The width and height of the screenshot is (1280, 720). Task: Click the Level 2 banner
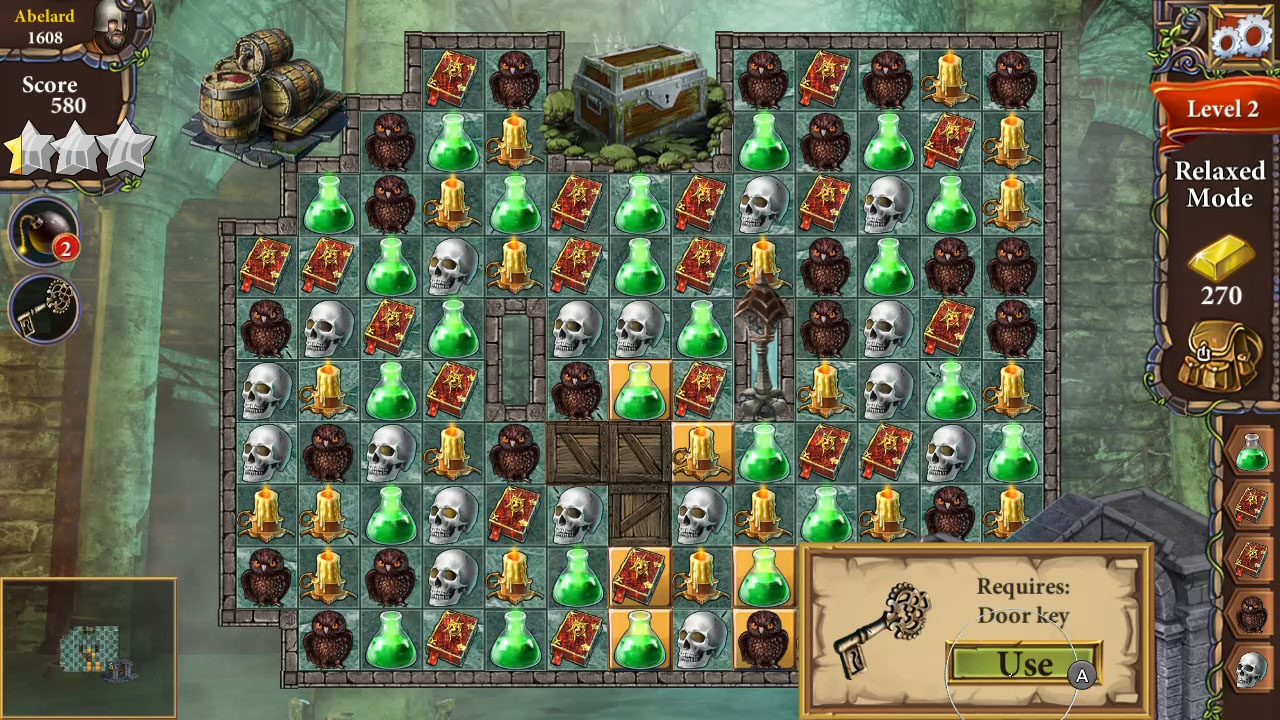[x=1221, y=109]
